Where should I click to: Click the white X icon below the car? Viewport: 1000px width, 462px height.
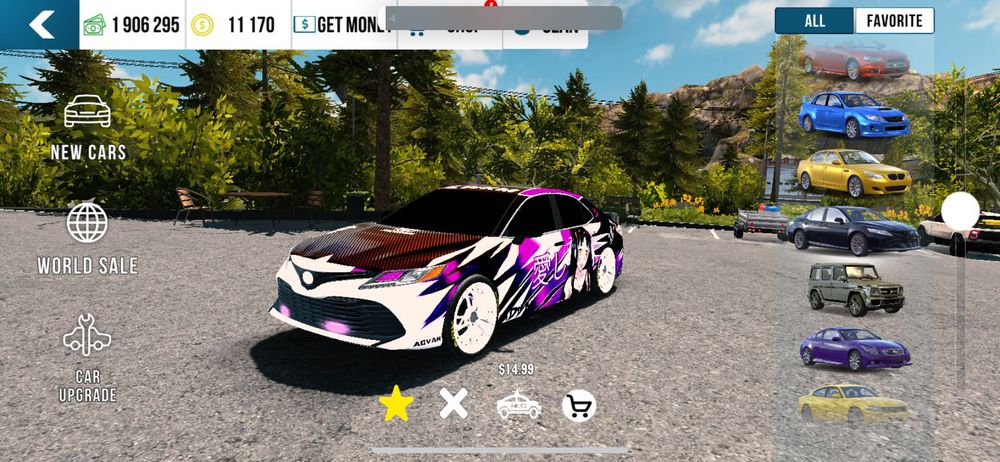[454, 404]
